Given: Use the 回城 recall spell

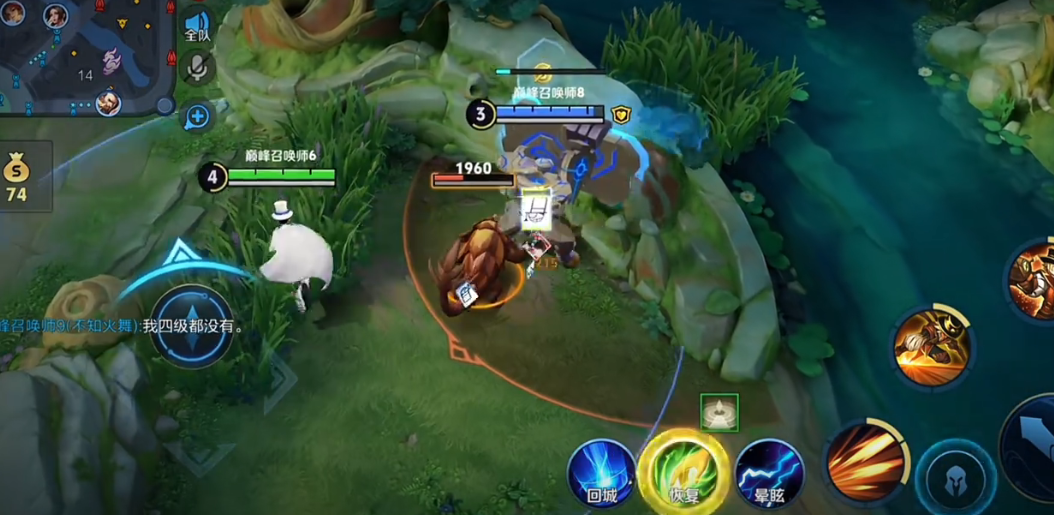Looking at the screenshot, I should pos(602,474).
